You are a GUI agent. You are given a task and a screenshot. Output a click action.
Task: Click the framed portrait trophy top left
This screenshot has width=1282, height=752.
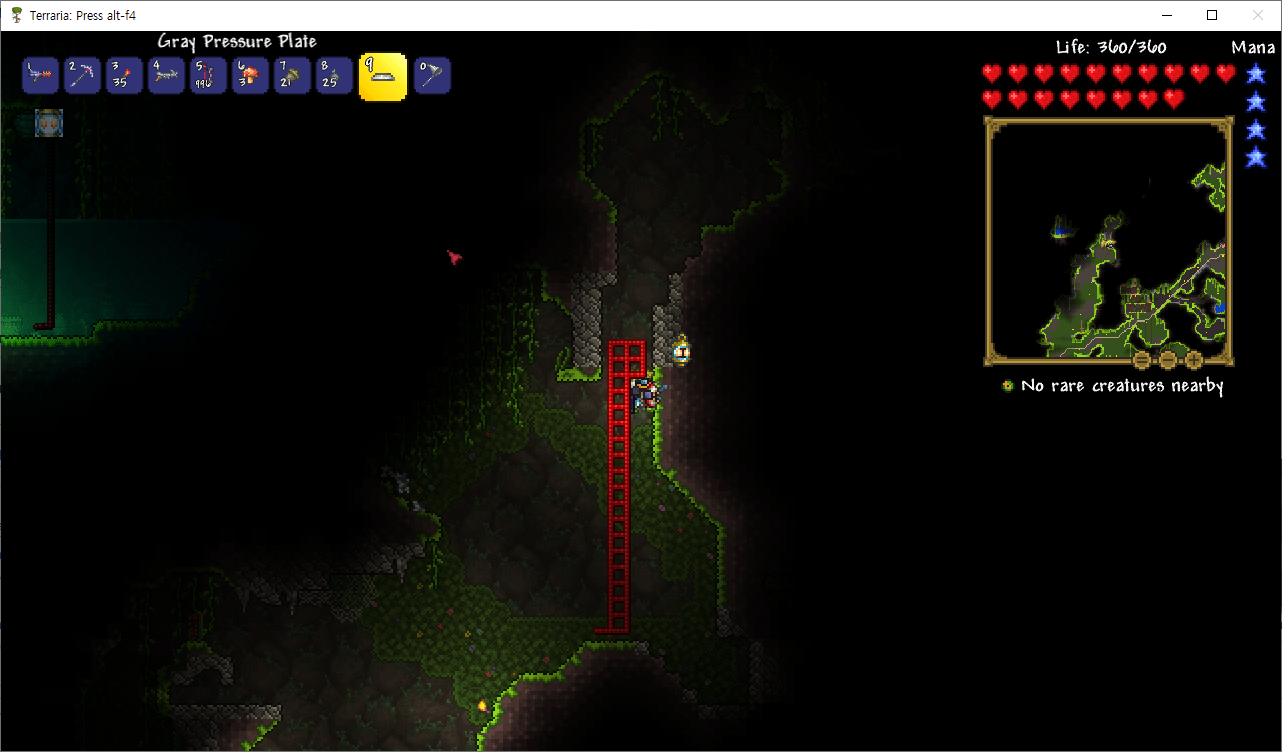click(48, 123)
